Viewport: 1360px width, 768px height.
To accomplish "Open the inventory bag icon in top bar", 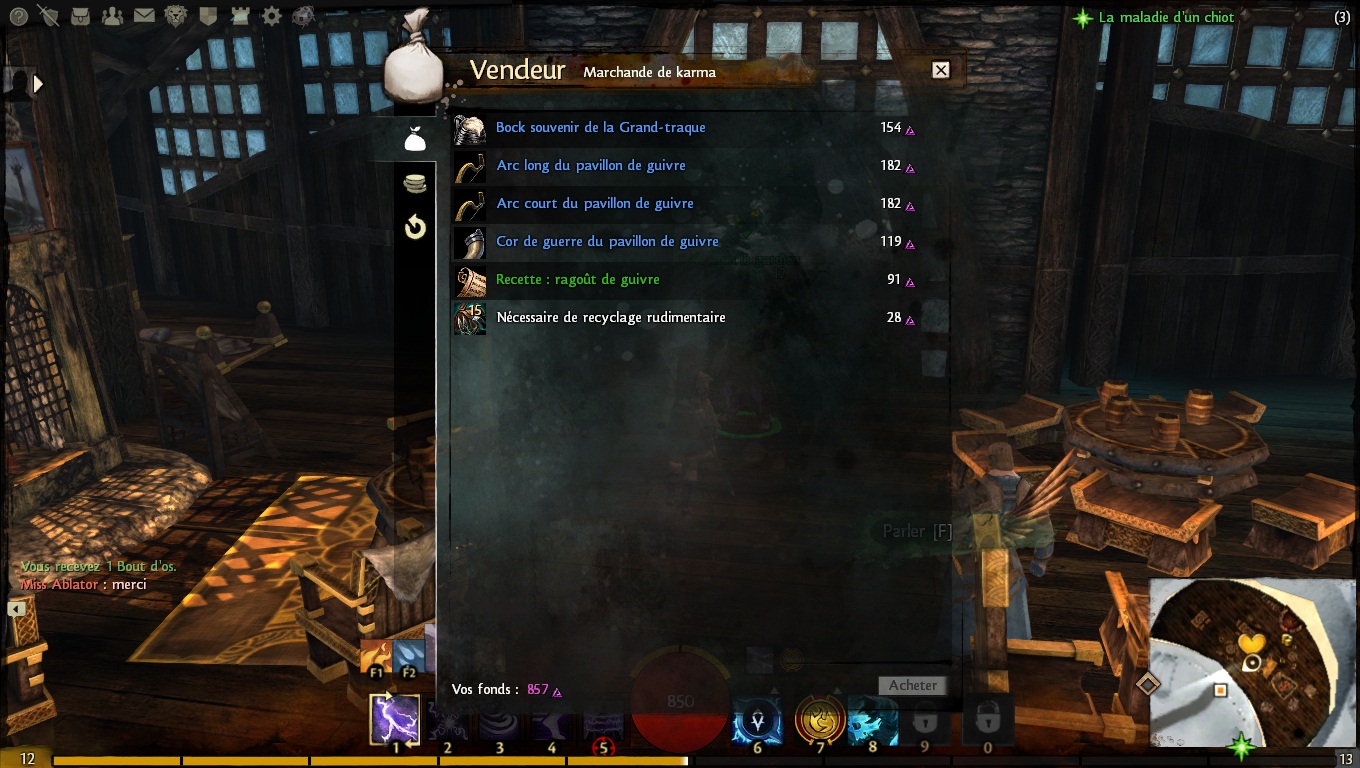I will 80,16.
